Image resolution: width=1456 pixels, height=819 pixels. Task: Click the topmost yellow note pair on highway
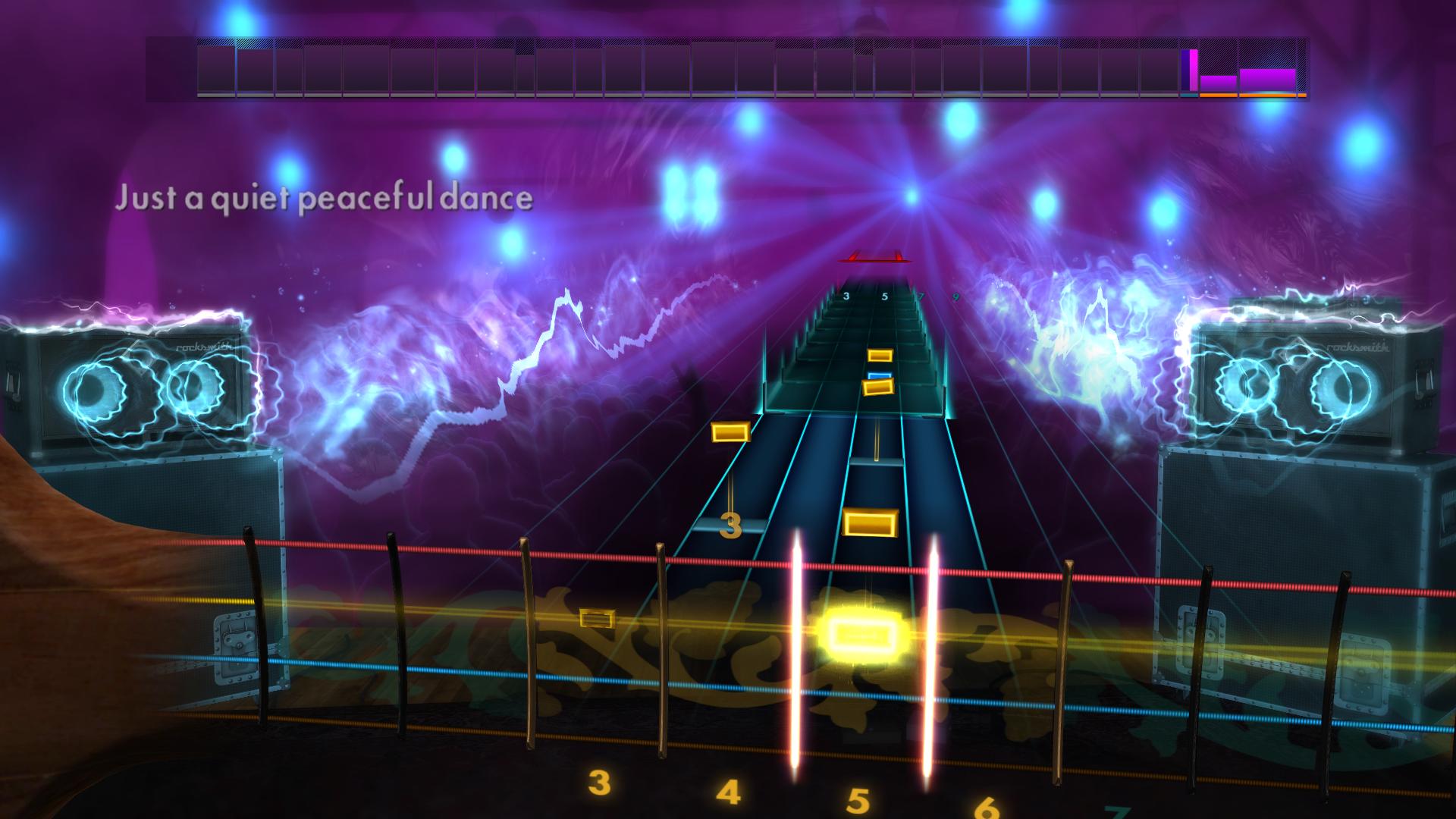point(881,353)
